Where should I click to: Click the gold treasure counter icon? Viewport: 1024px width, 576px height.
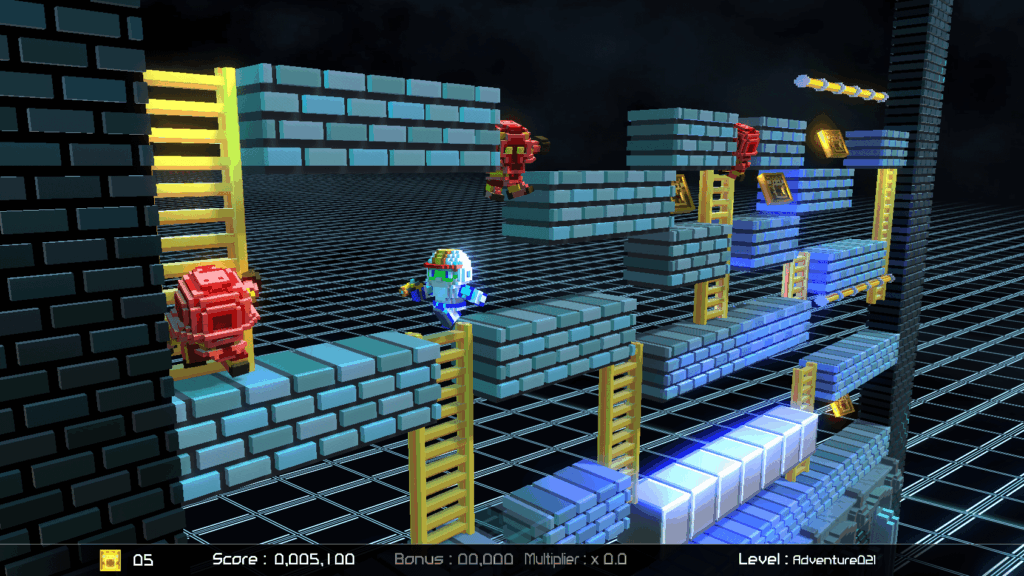[x=109, y=560]
